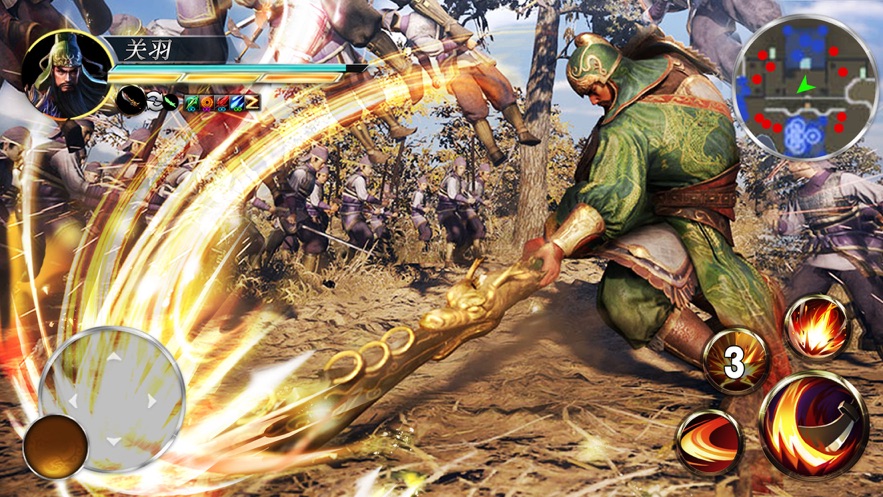Select the orange Z status icon
Screen dimensions: 883x497
(x=252, y=101)
